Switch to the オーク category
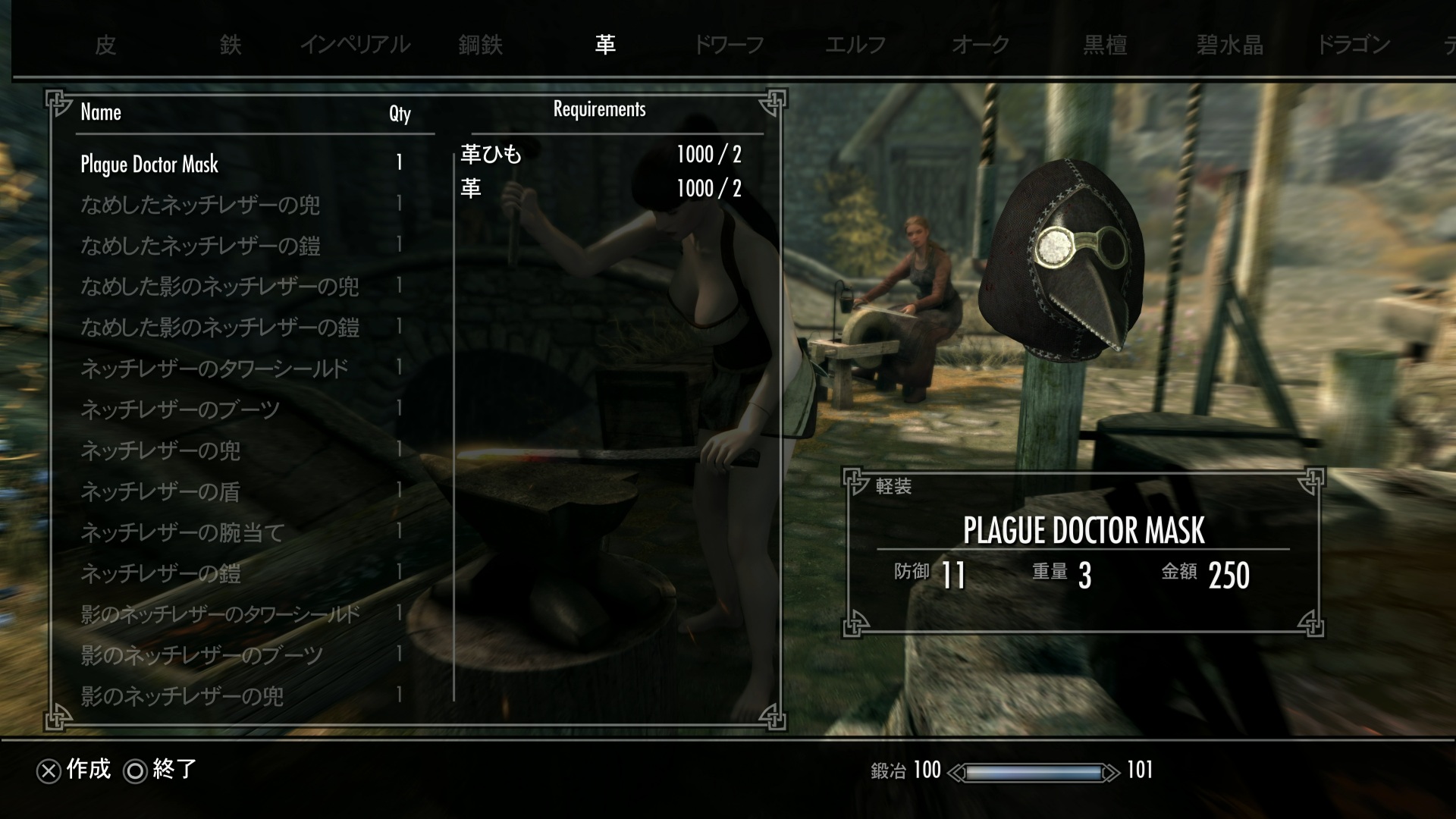The height and width of the screenshot is (819, 1456). [980, 45]
